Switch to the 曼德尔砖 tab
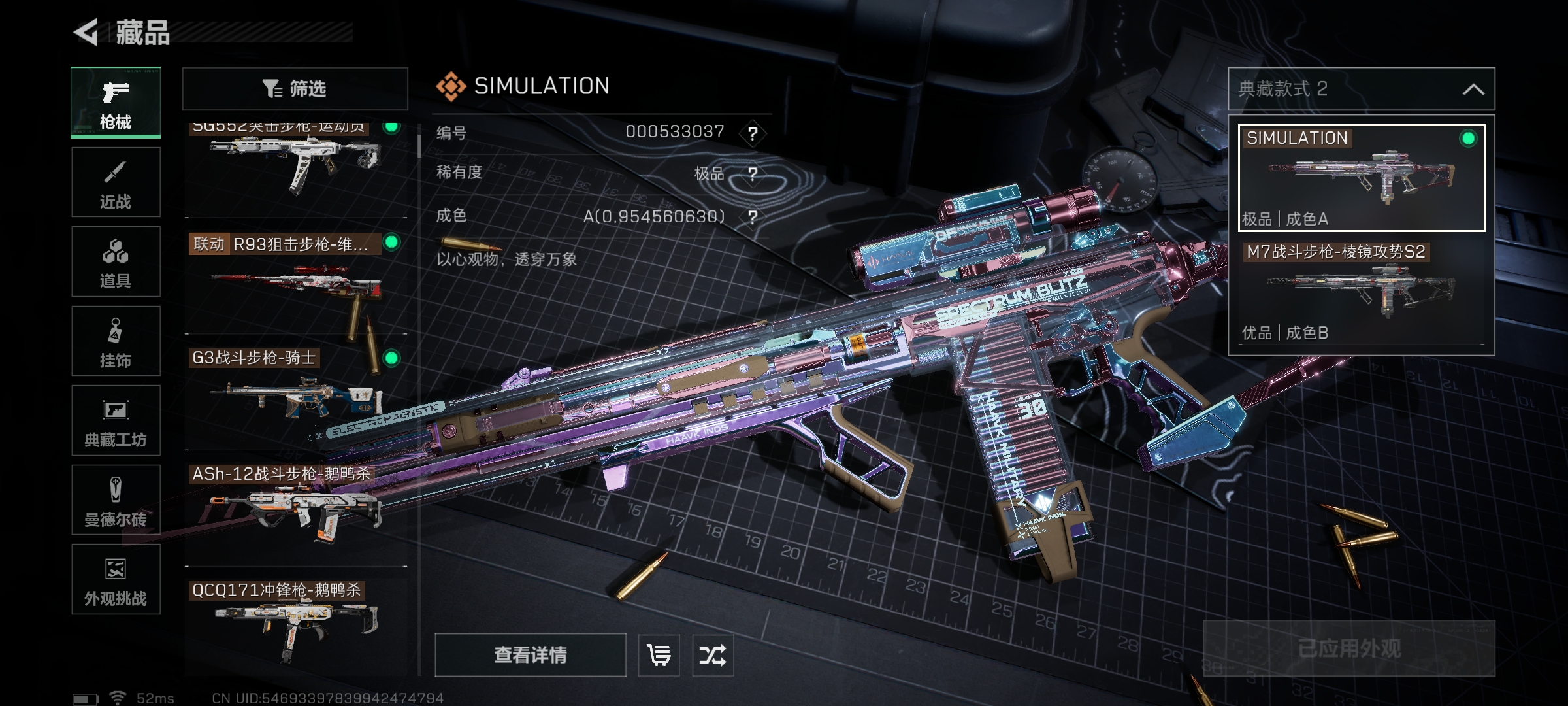 116,500
